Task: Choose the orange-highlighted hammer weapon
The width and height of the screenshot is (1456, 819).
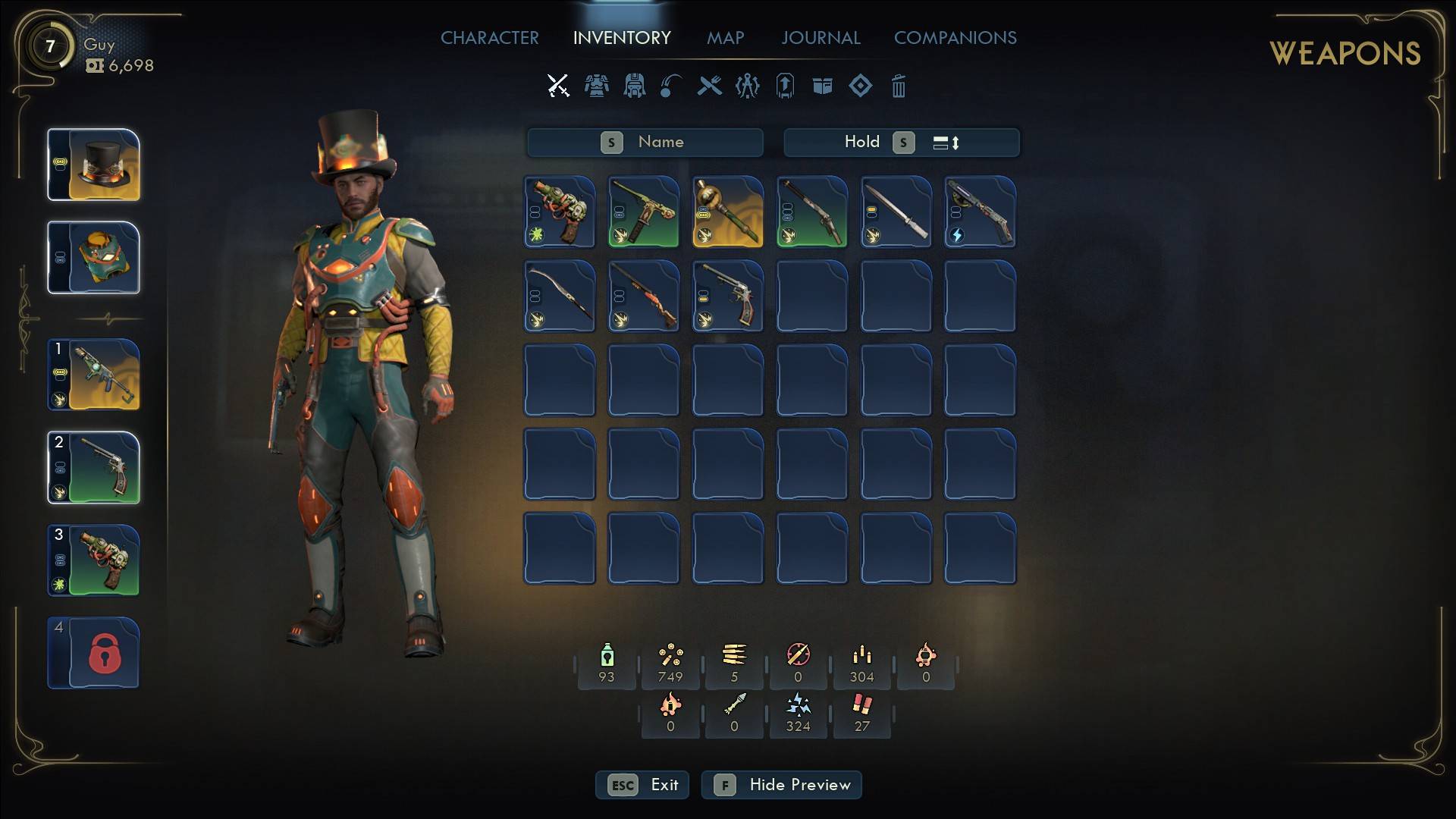Action: pyautogui.click(x=728, y=212)
